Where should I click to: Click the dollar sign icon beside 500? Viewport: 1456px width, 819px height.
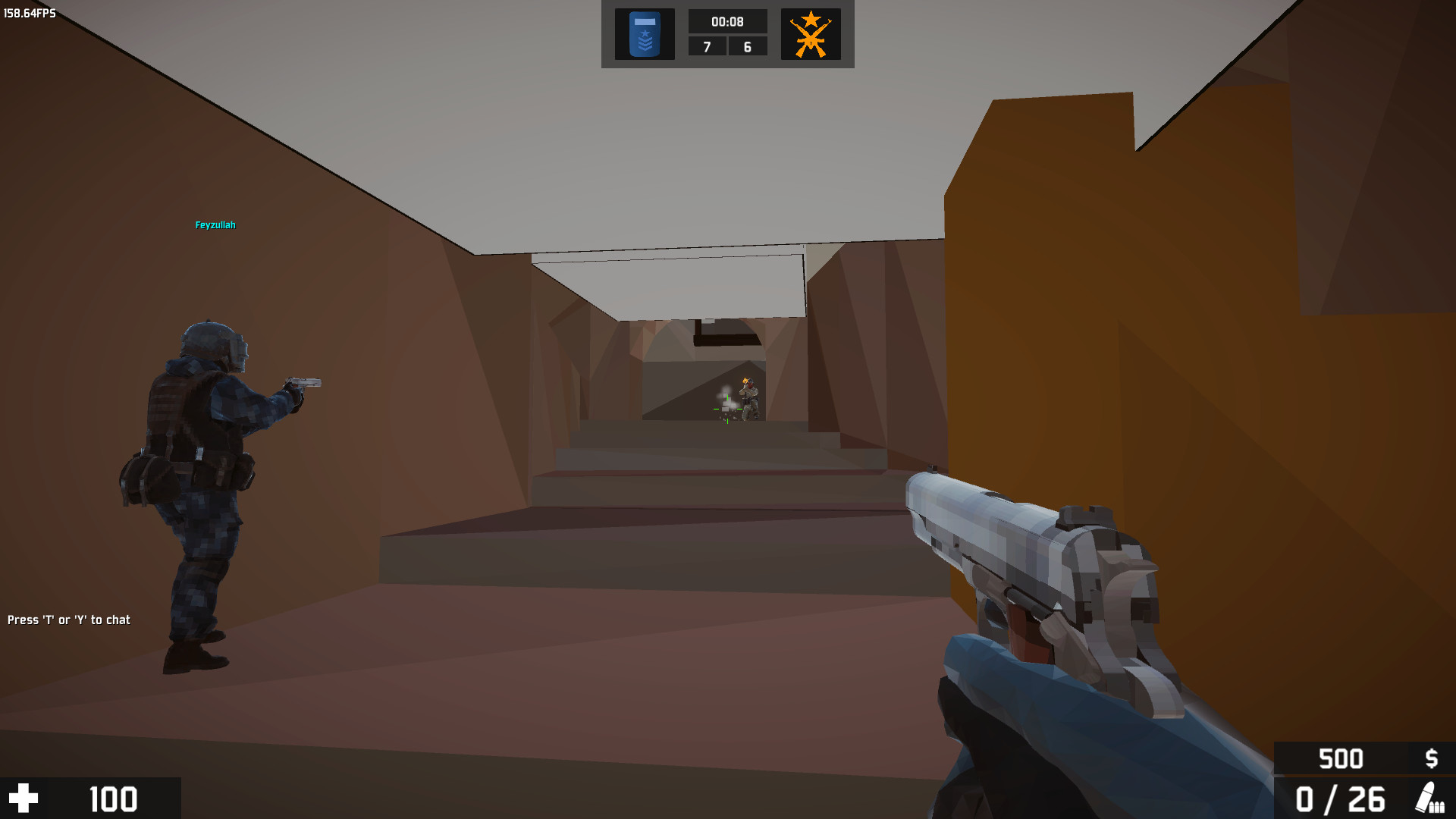click(1432, 758)
